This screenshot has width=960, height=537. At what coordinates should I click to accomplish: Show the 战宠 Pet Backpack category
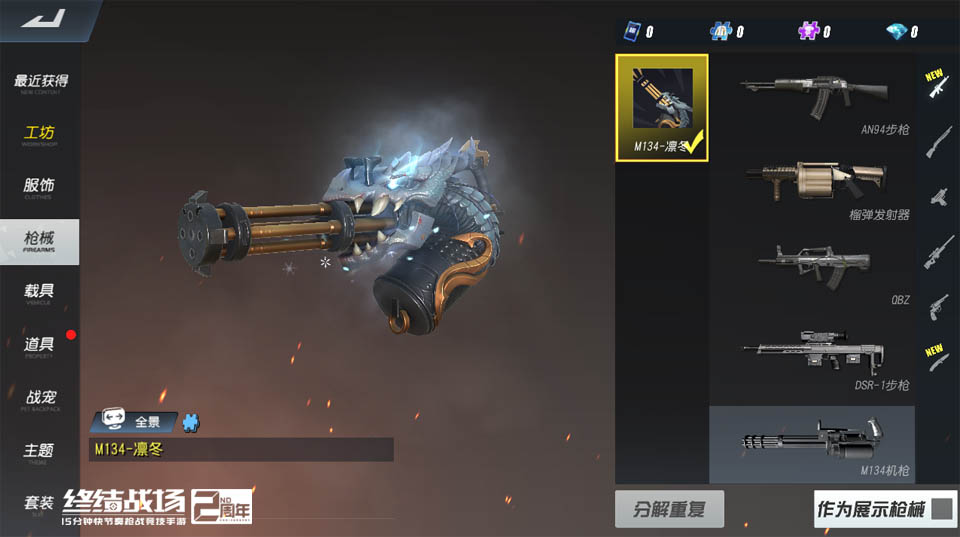pos(40,399)
